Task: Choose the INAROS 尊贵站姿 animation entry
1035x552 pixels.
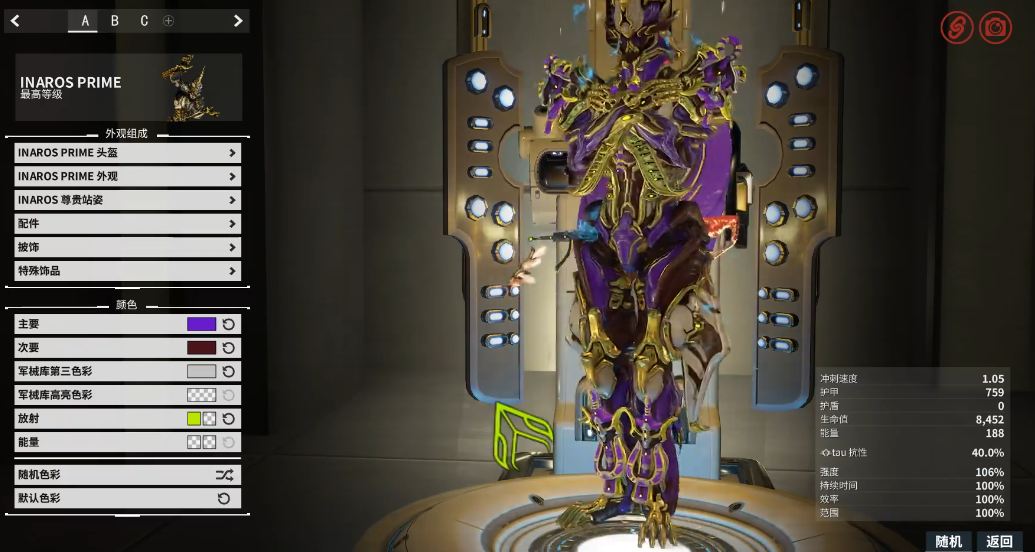Action: 127,200
